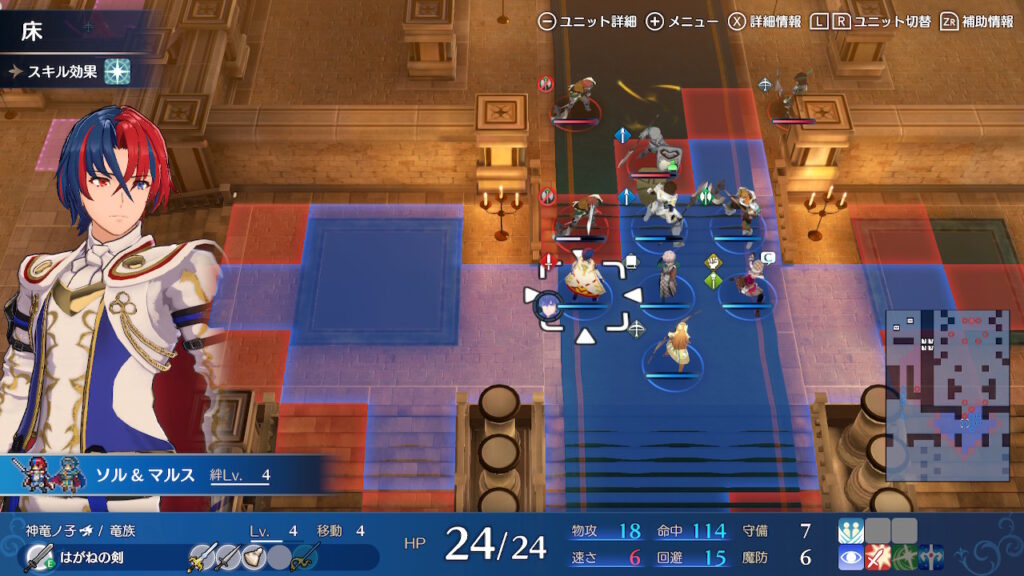Image resolution: width=1024 pixels, height=576 pixels.
Task: Select the light blue figures skill icon
Action: click(851, 530)
